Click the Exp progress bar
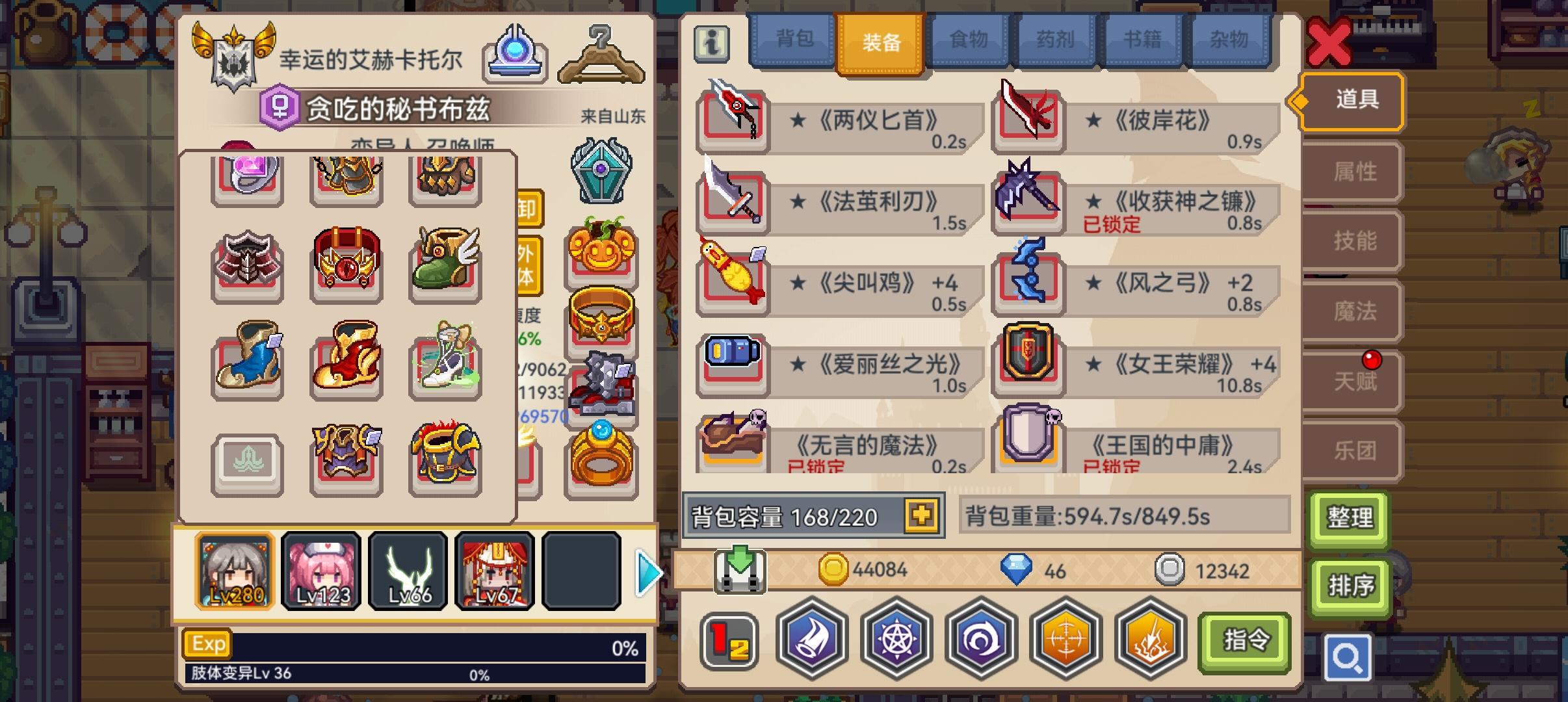The image size is (1568, 702). [x=416, y=644]
